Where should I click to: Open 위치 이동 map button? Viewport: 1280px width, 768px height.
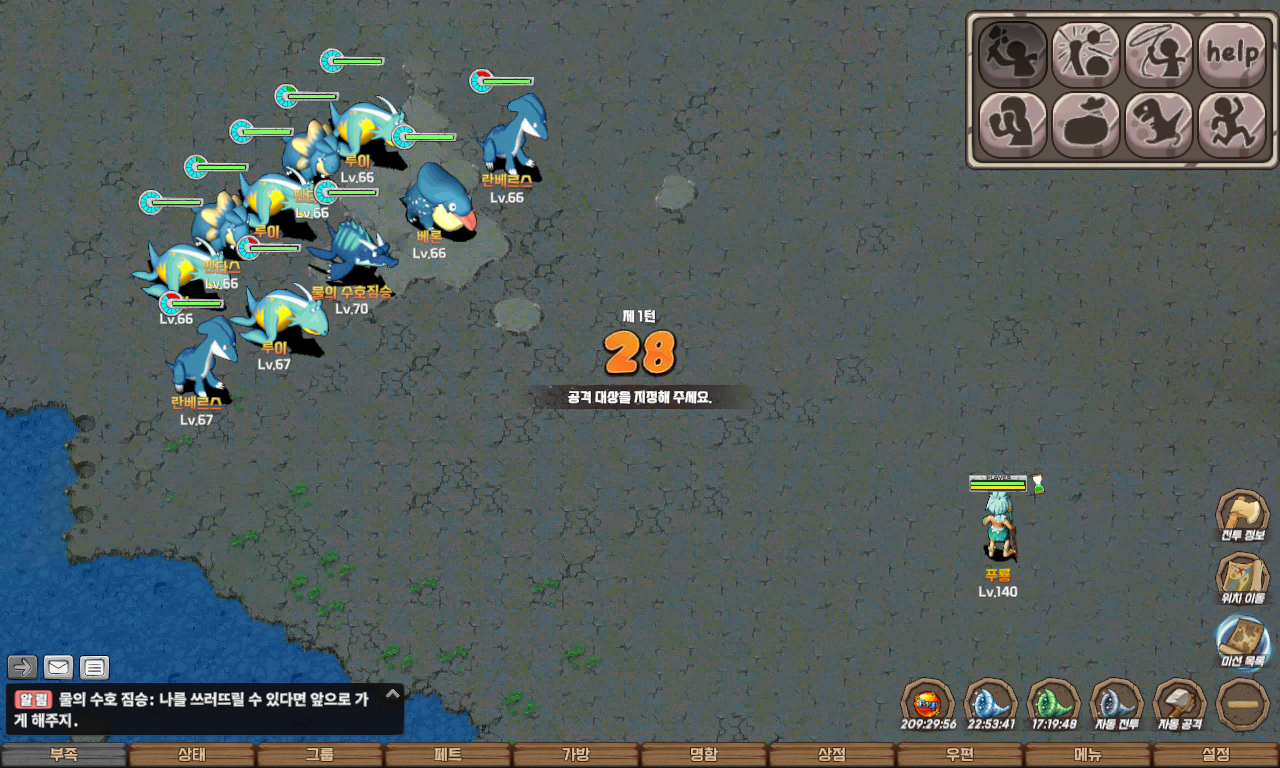pyautogui.click(x=1242, y=578)
